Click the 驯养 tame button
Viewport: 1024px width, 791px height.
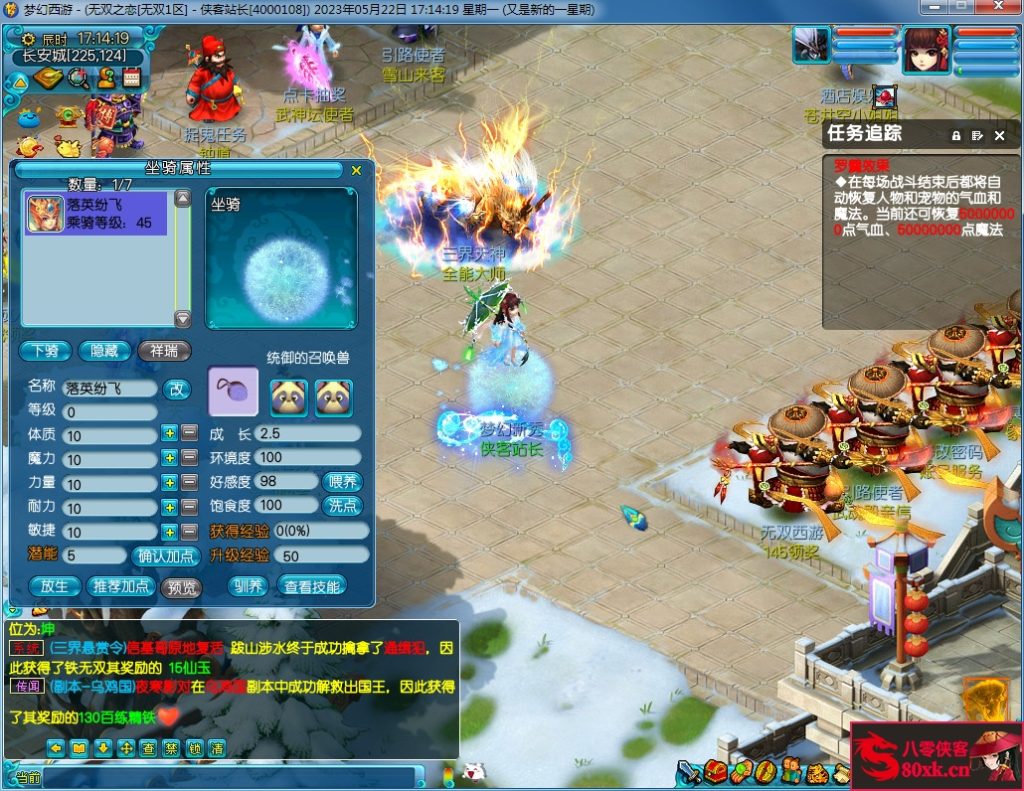tap(246, 586)
